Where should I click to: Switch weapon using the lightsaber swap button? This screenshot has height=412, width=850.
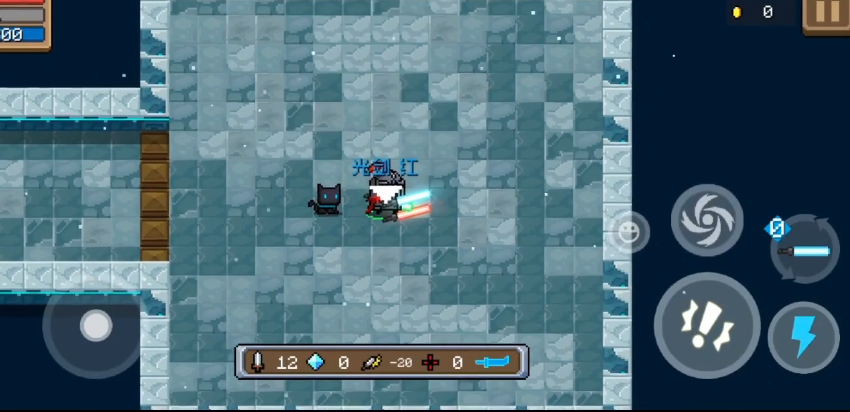(x=804, y=248)
